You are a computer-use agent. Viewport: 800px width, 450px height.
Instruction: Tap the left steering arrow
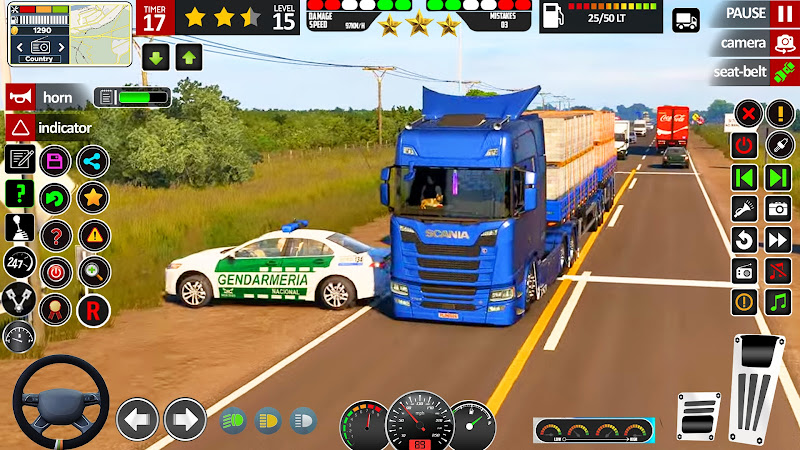coord(137,419)
